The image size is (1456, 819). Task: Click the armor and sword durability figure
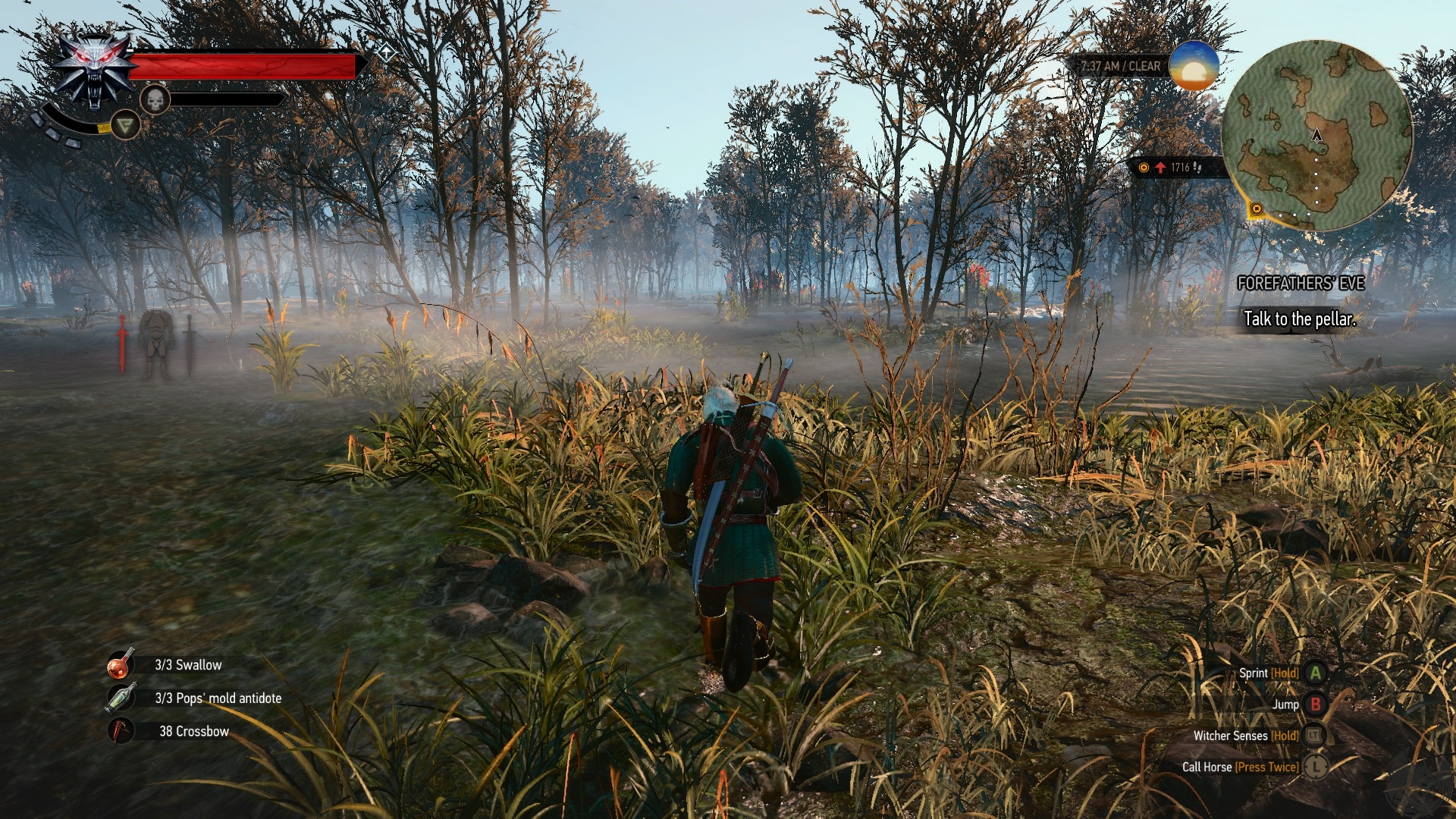[x=156, y=344]
